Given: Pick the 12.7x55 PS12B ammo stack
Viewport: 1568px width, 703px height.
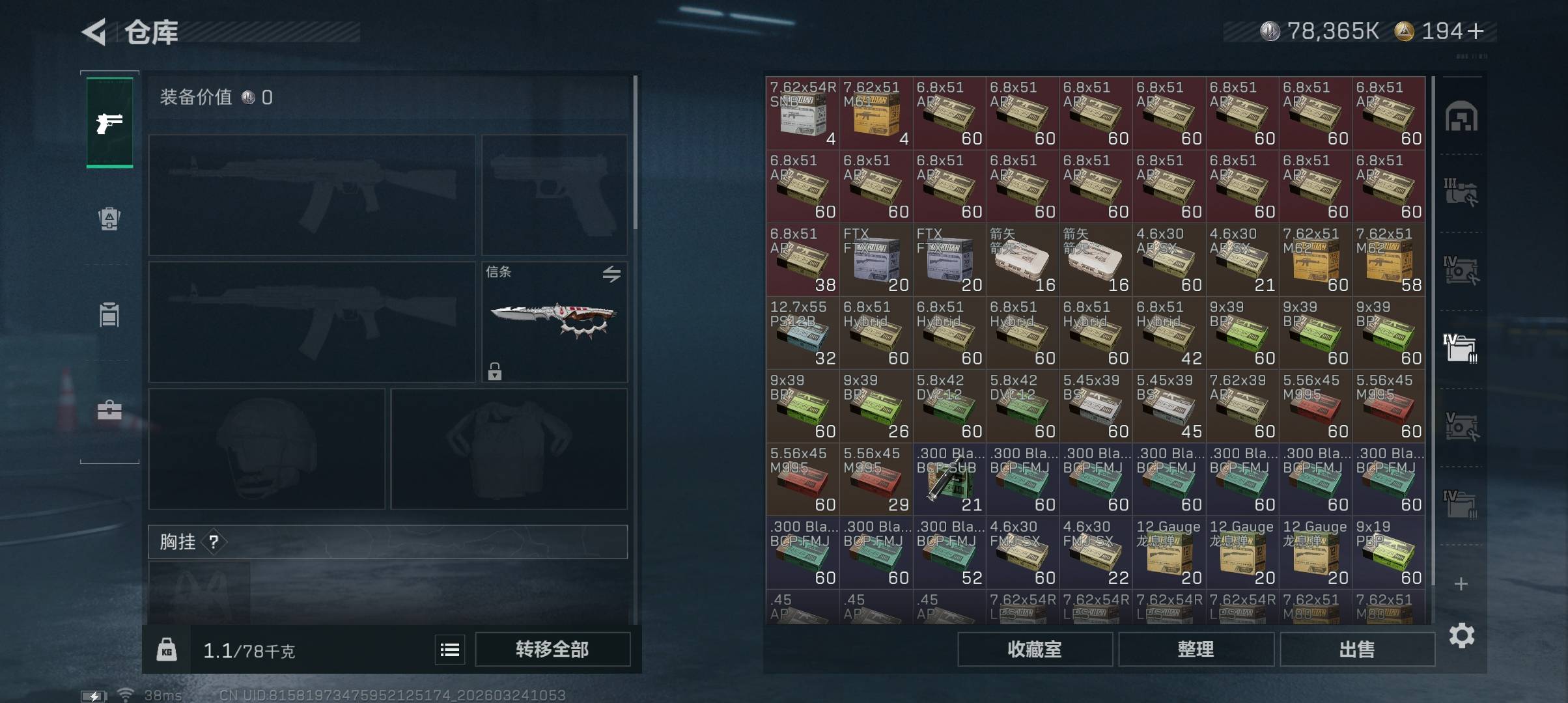Looking at the screenshot, I should [x=803, y=333].
